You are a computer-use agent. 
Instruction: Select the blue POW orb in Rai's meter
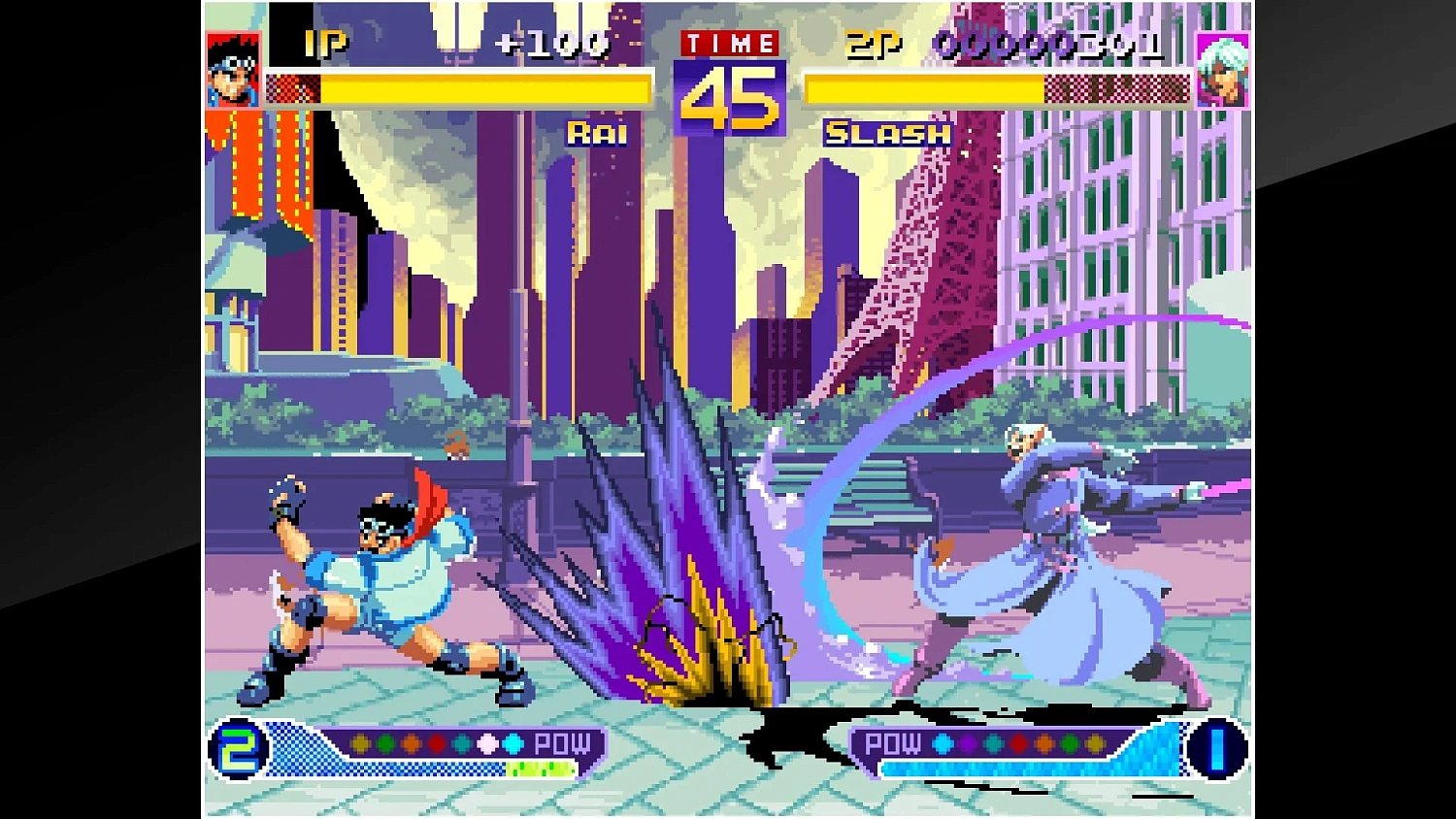513,744
